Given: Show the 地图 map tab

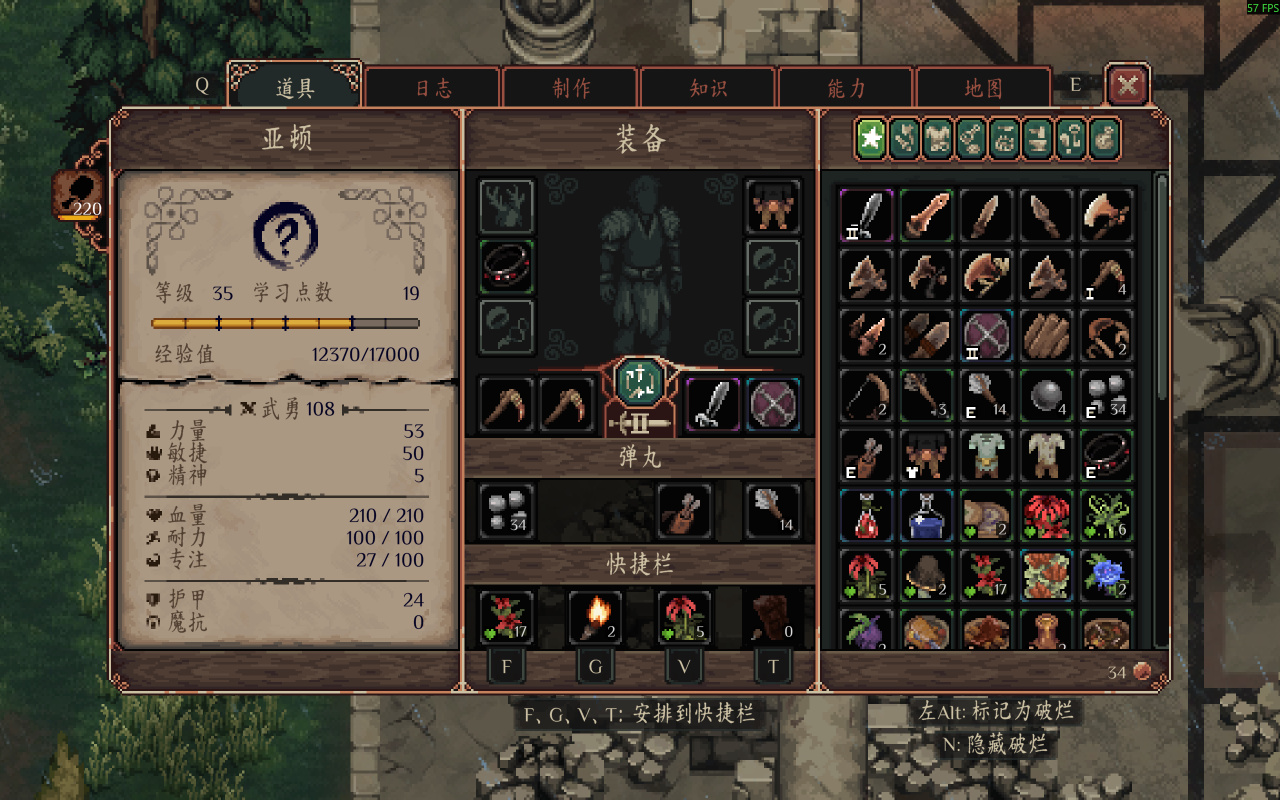Looking at the screenshot, I should (x=983, y=87).
